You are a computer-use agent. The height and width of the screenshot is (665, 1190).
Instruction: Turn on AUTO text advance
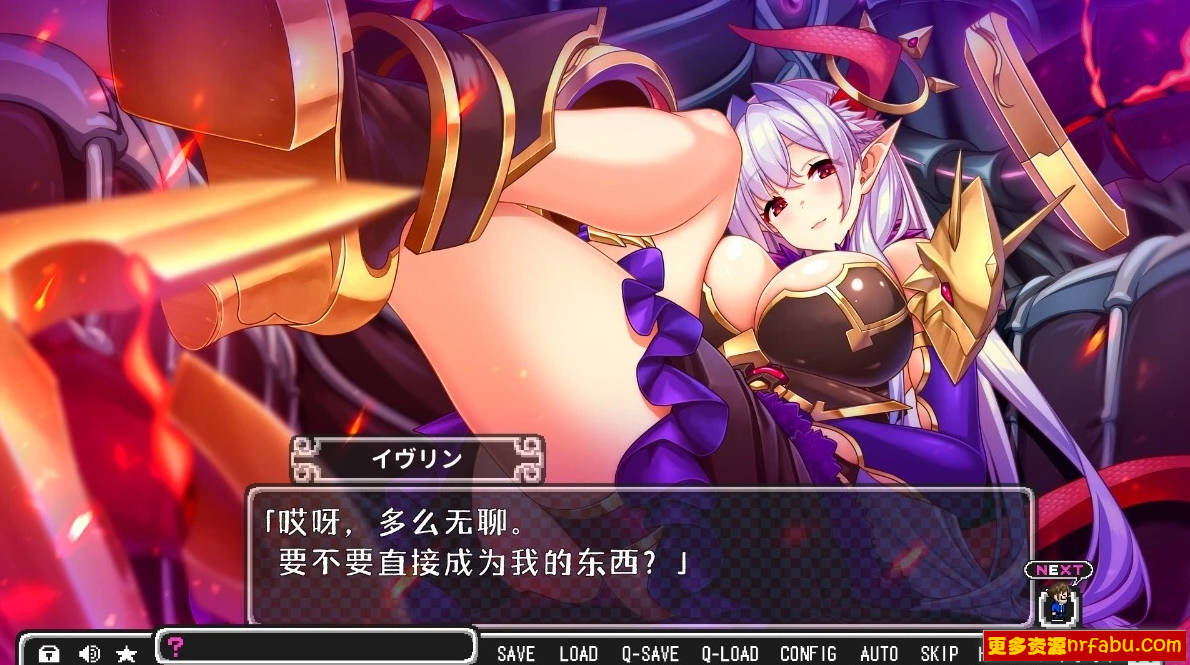tap(879, 654)
